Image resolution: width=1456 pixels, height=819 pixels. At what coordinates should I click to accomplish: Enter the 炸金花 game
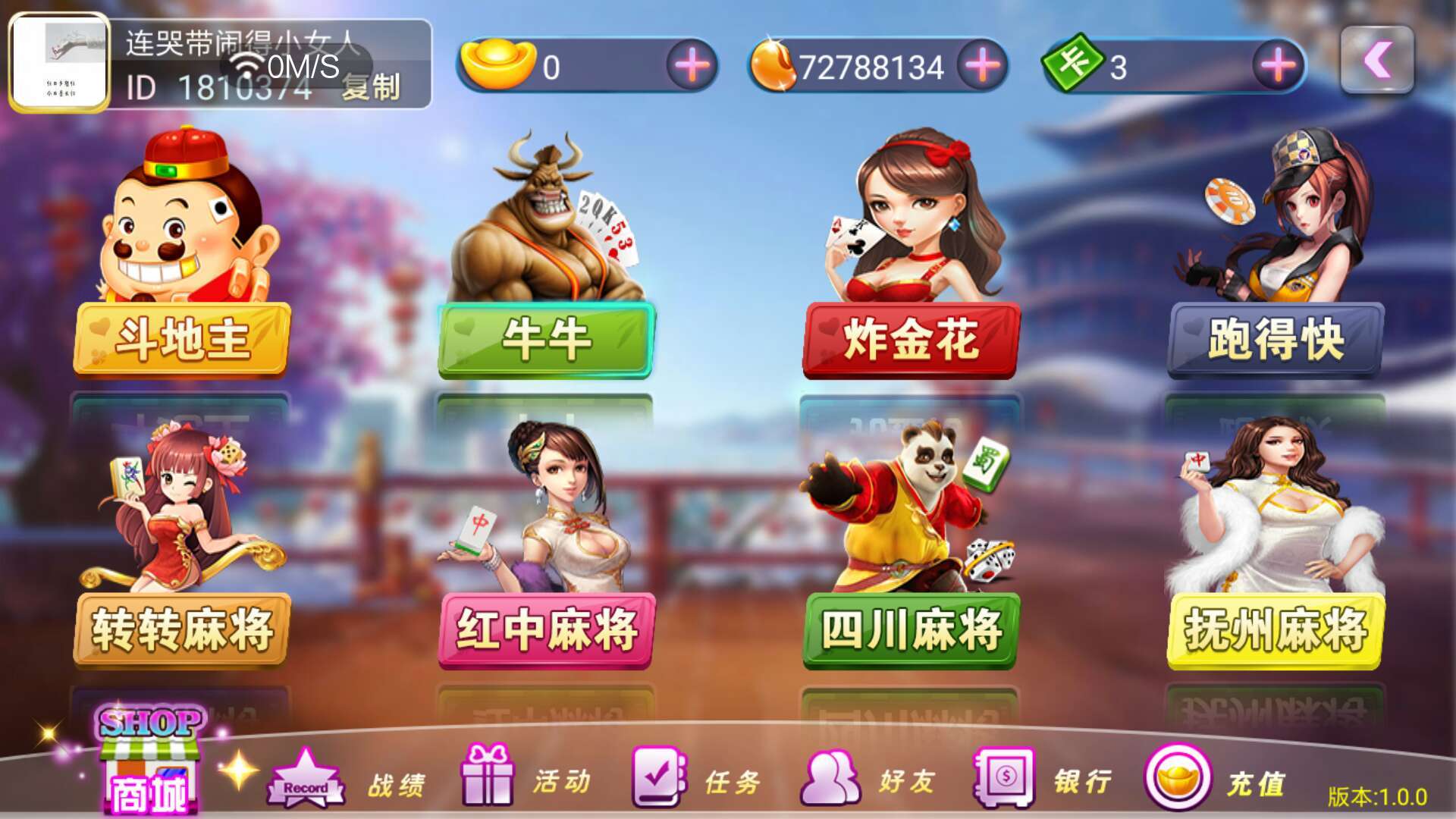[x=909, y=340]
